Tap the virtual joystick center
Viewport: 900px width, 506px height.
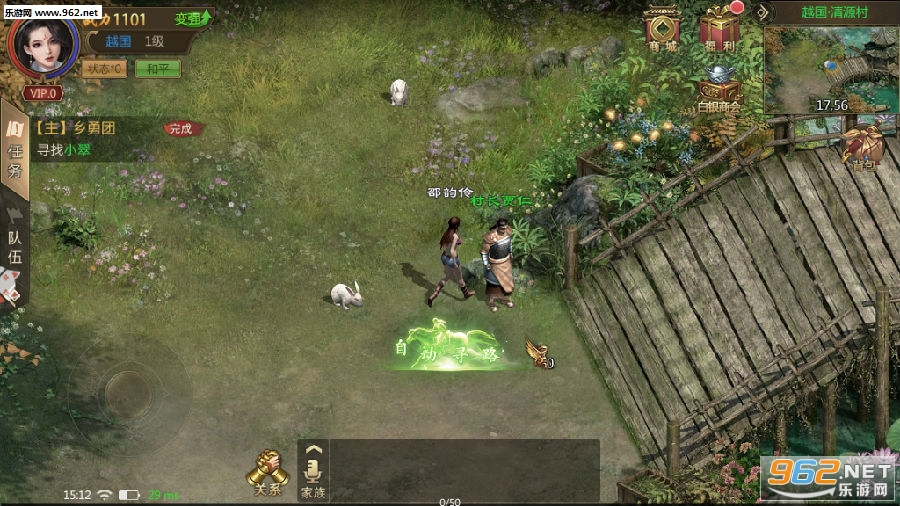point(127,385)
